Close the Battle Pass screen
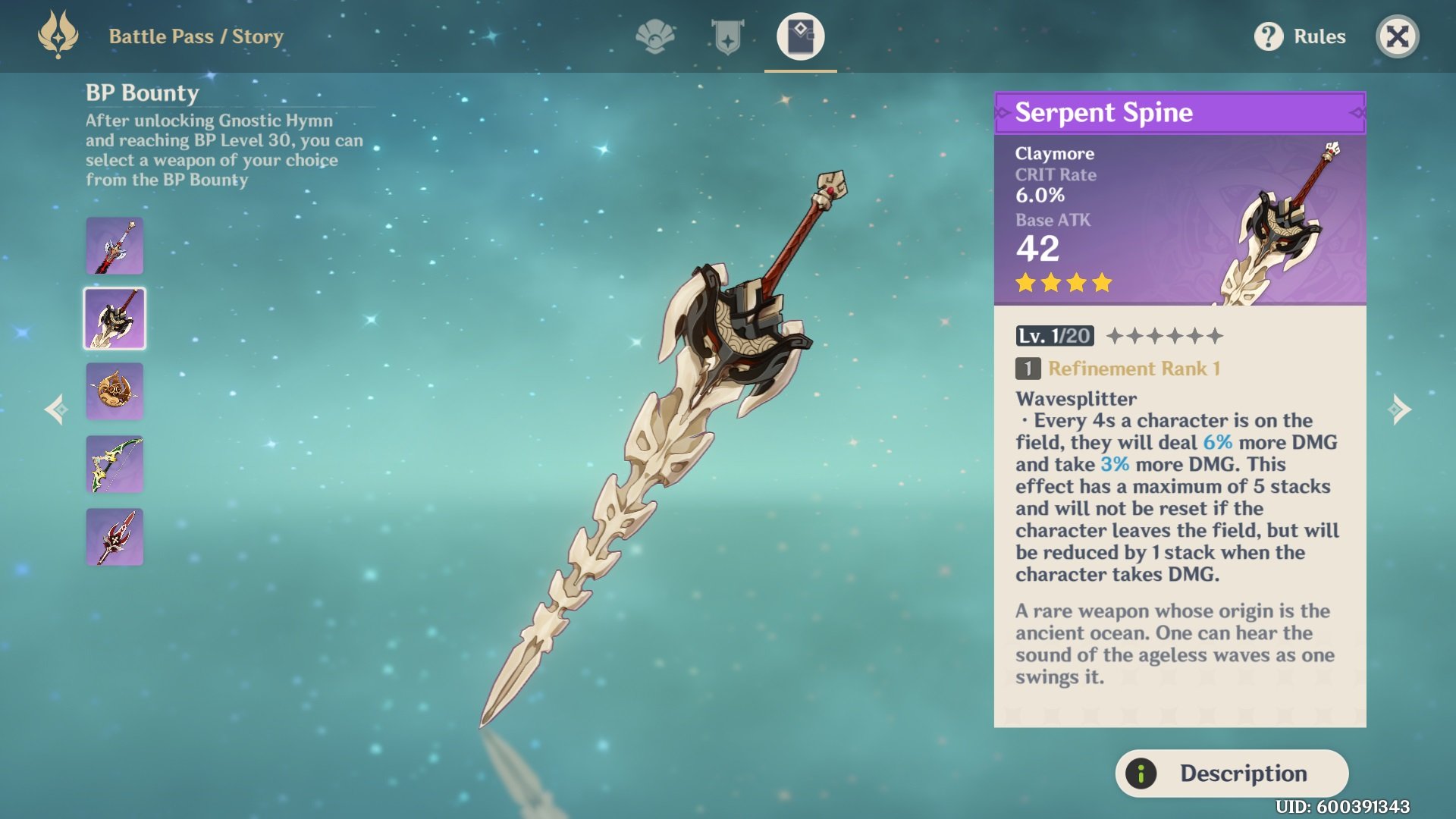1456x819 pixels. click(x=1397, y=36)
